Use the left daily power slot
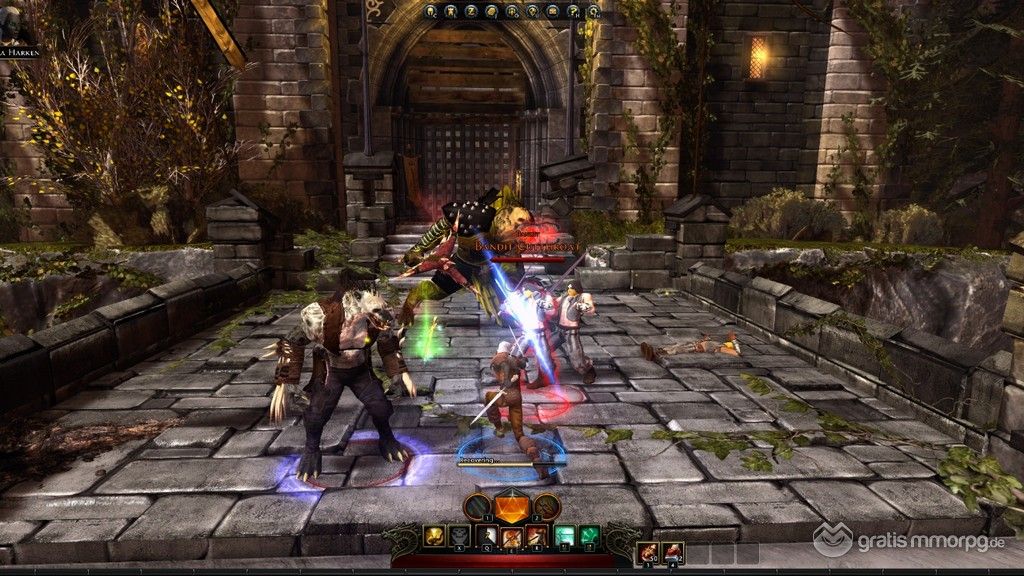 point(477,506)
